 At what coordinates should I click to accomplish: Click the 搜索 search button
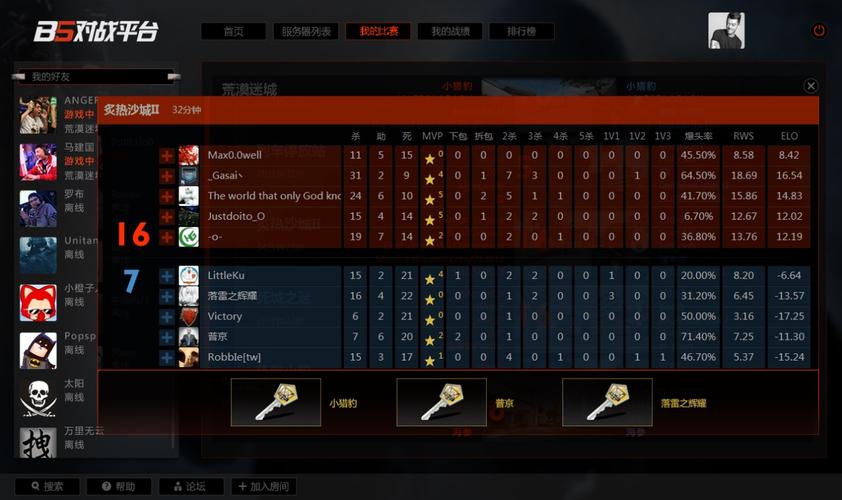pyautogui.click(x=46, y=487)
